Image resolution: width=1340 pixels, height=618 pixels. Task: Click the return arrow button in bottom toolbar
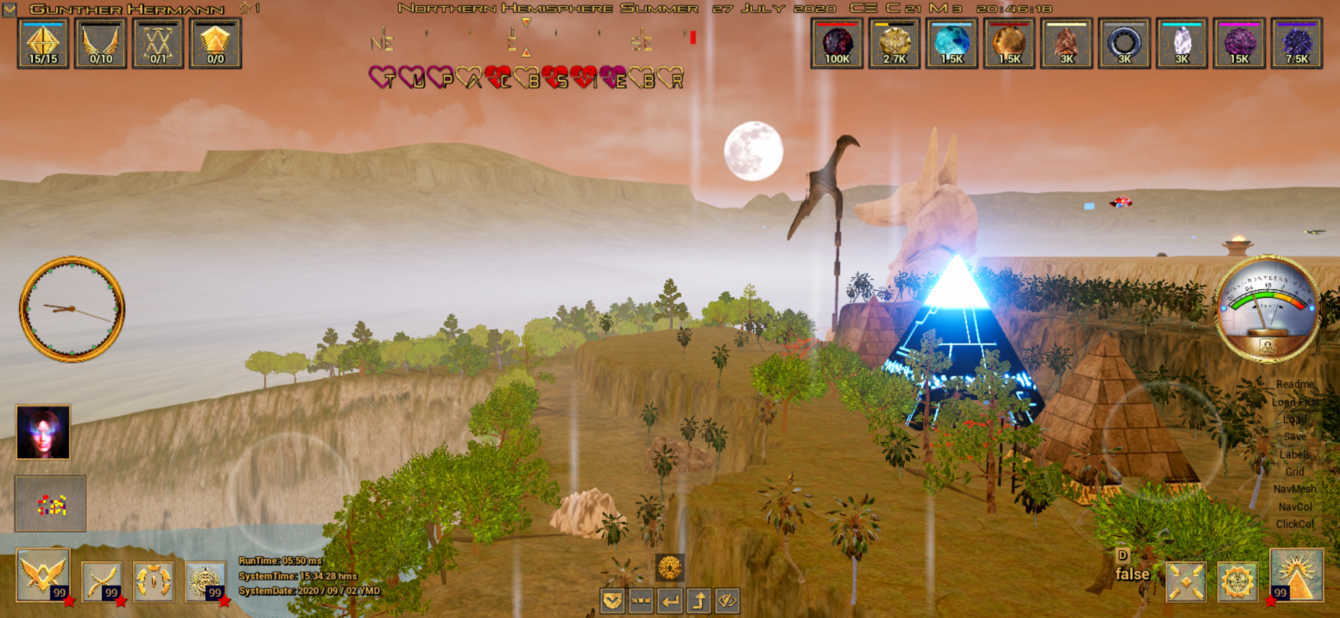coord(669,600)
